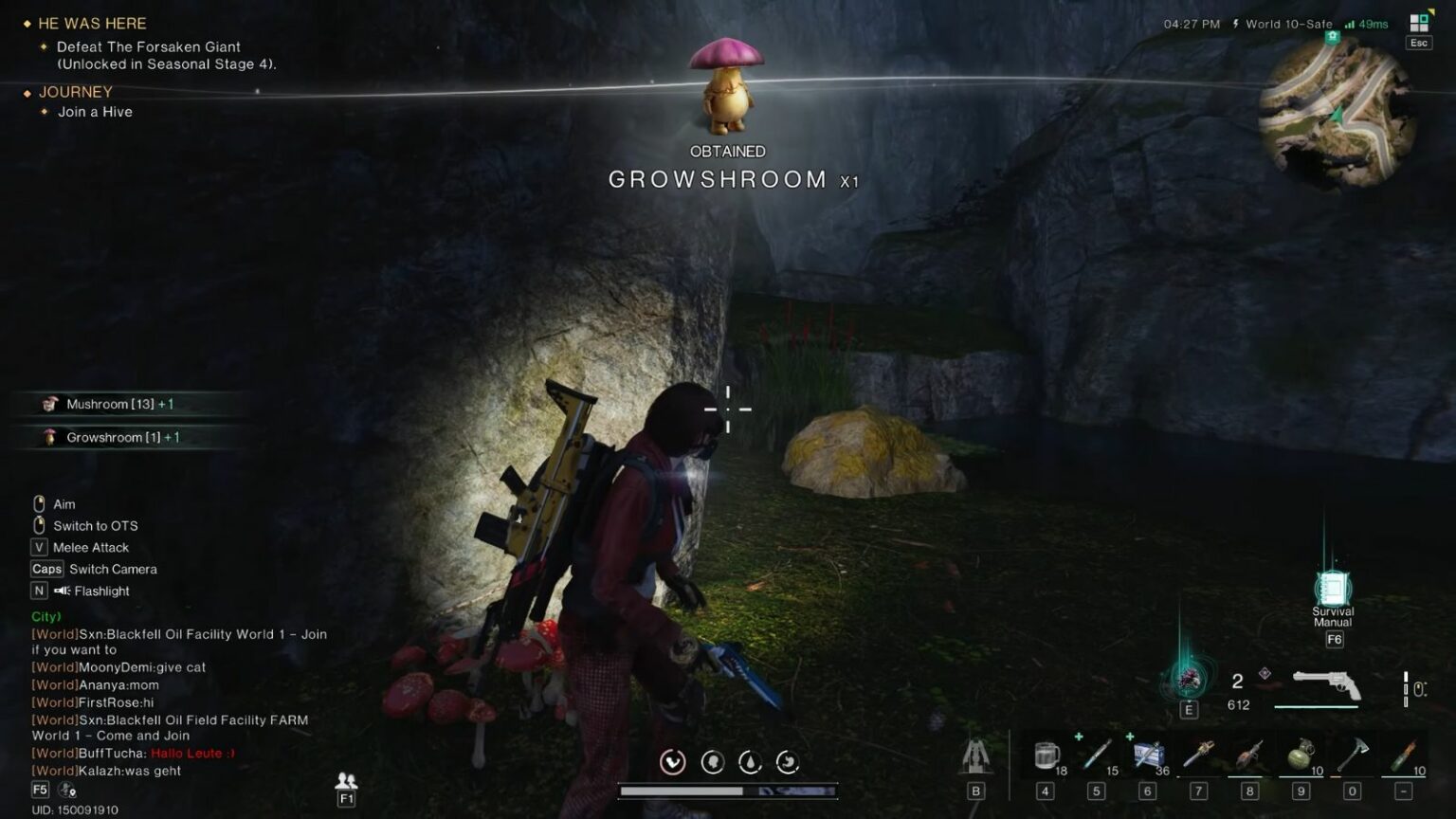Viewport: 1456px width, 819px height.
Task: Click the revolver weapon icon in the HUD
Action: point(1327,682)
